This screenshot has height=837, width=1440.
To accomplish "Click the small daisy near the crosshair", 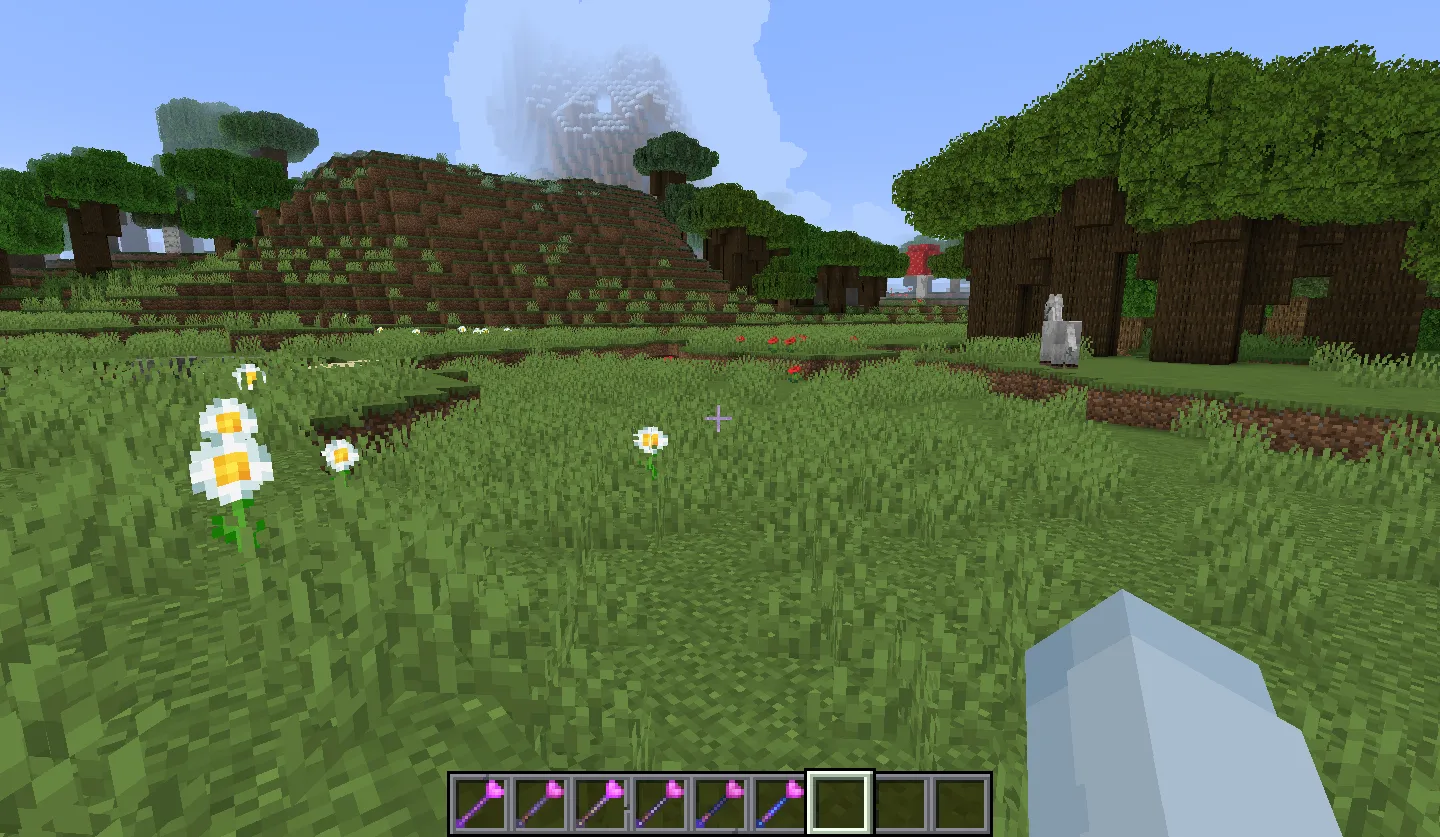I will coord(648,440).
